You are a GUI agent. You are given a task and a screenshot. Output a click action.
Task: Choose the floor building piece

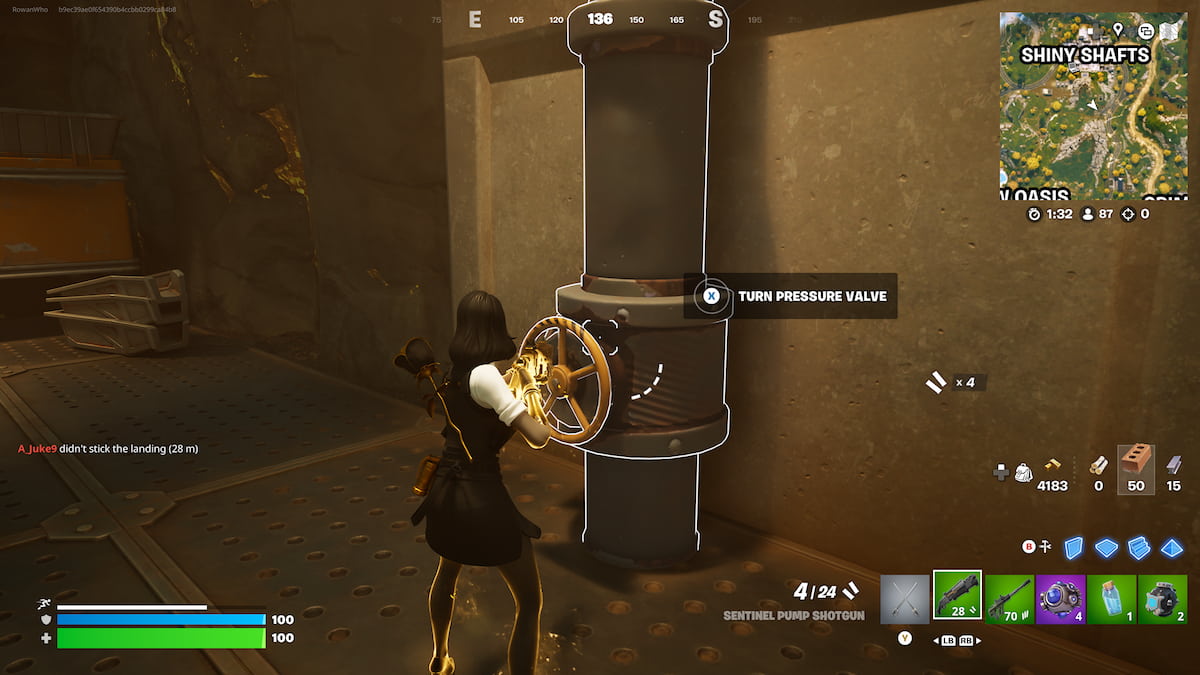pyautogui.click(x=1106, y=547)
